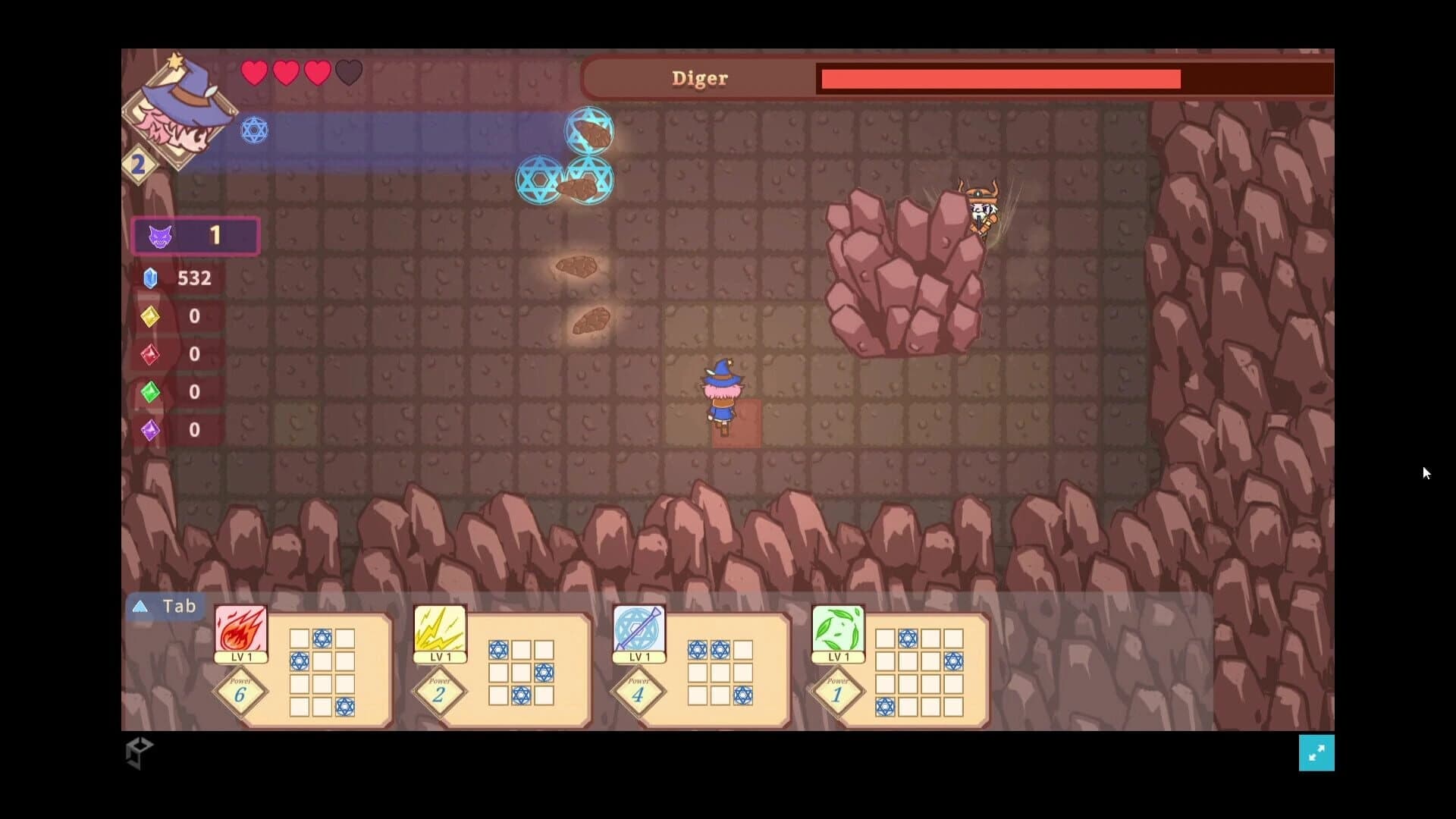1456x819 pixels.
Task: Toggle the fullscreen button in bottom right
Action: [x=1317, y=753]
